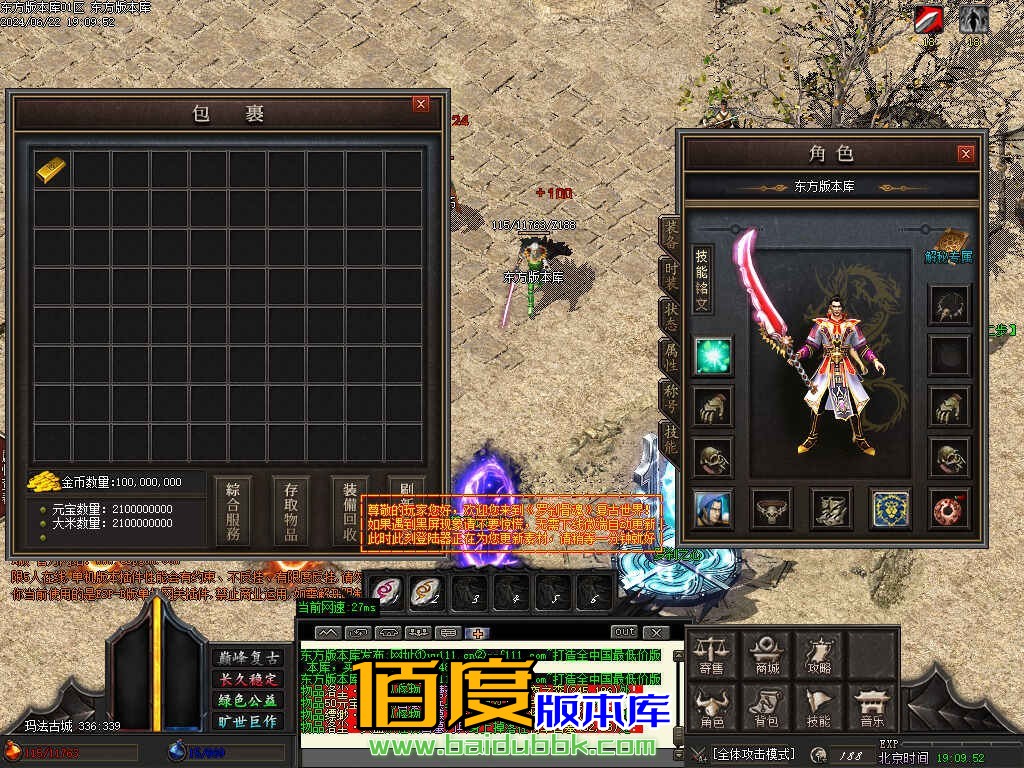Open the 攻略 guide menu
This screenshot has width=1024, height=768.
(819, 654)
